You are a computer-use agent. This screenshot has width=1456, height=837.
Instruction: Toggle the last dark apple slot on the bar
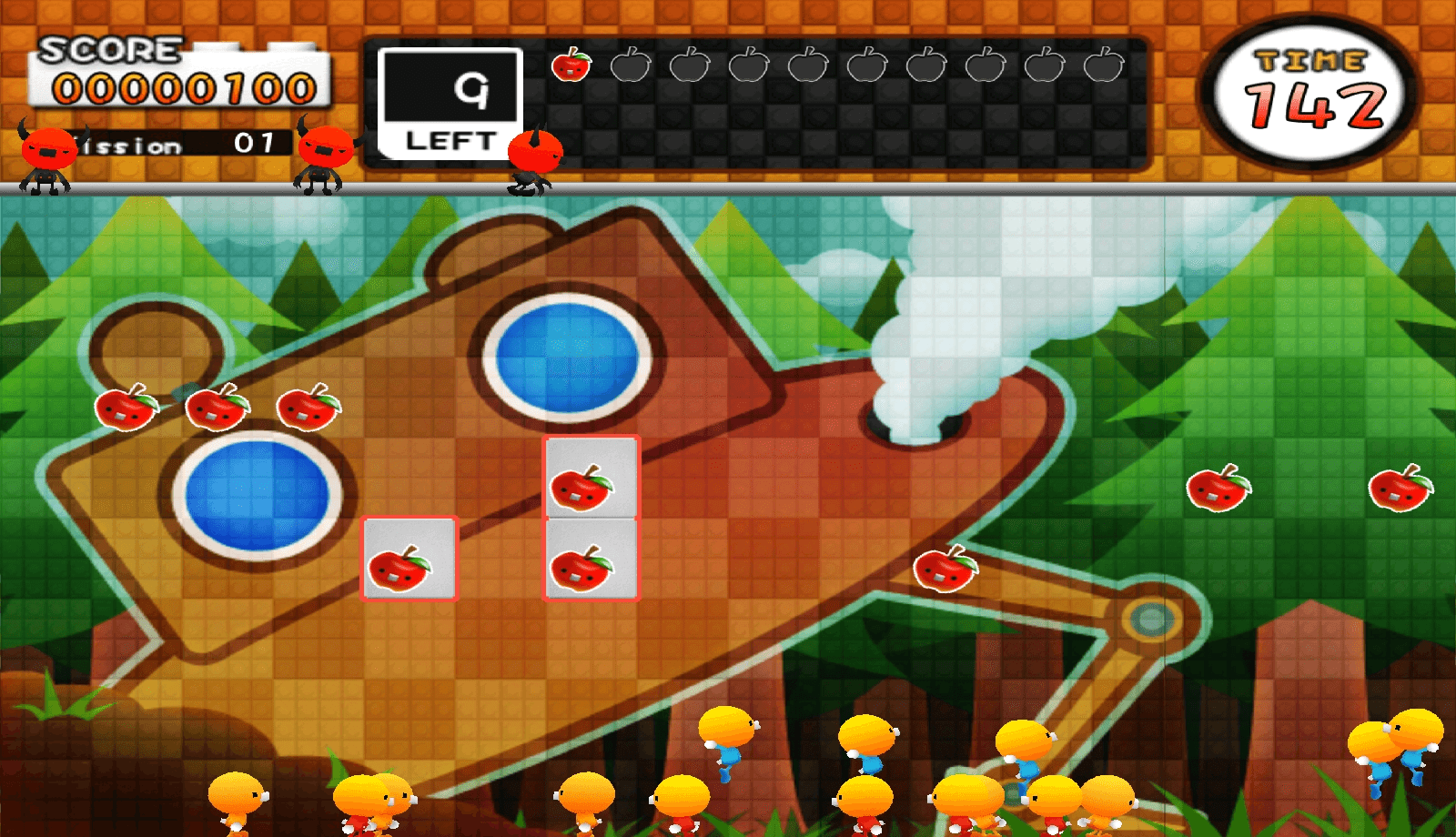[1102, 66]
